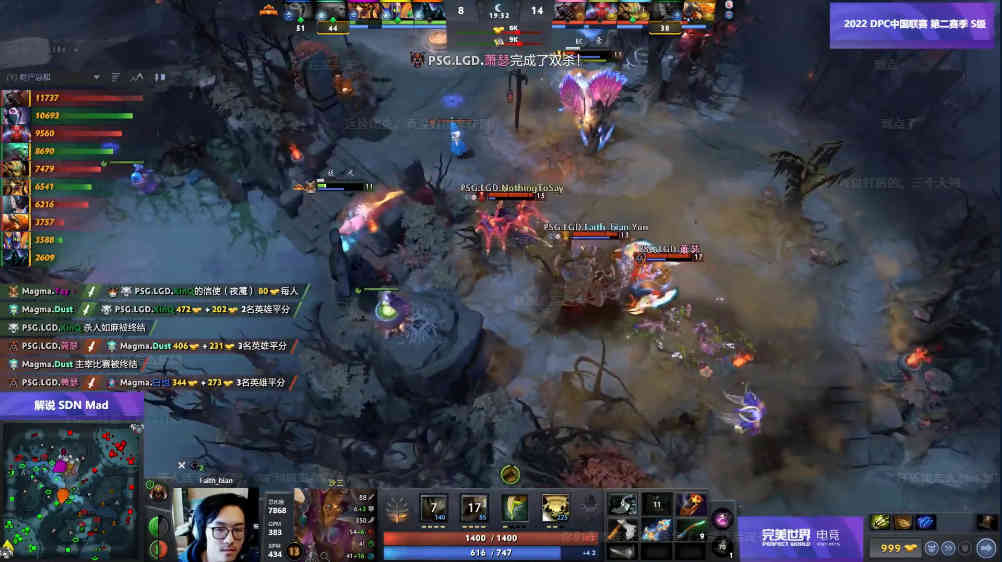Select the Radiant hero portrait with level 44 badge
Viewport: 1002px width, 562px height.
click(x=334, y=13)
